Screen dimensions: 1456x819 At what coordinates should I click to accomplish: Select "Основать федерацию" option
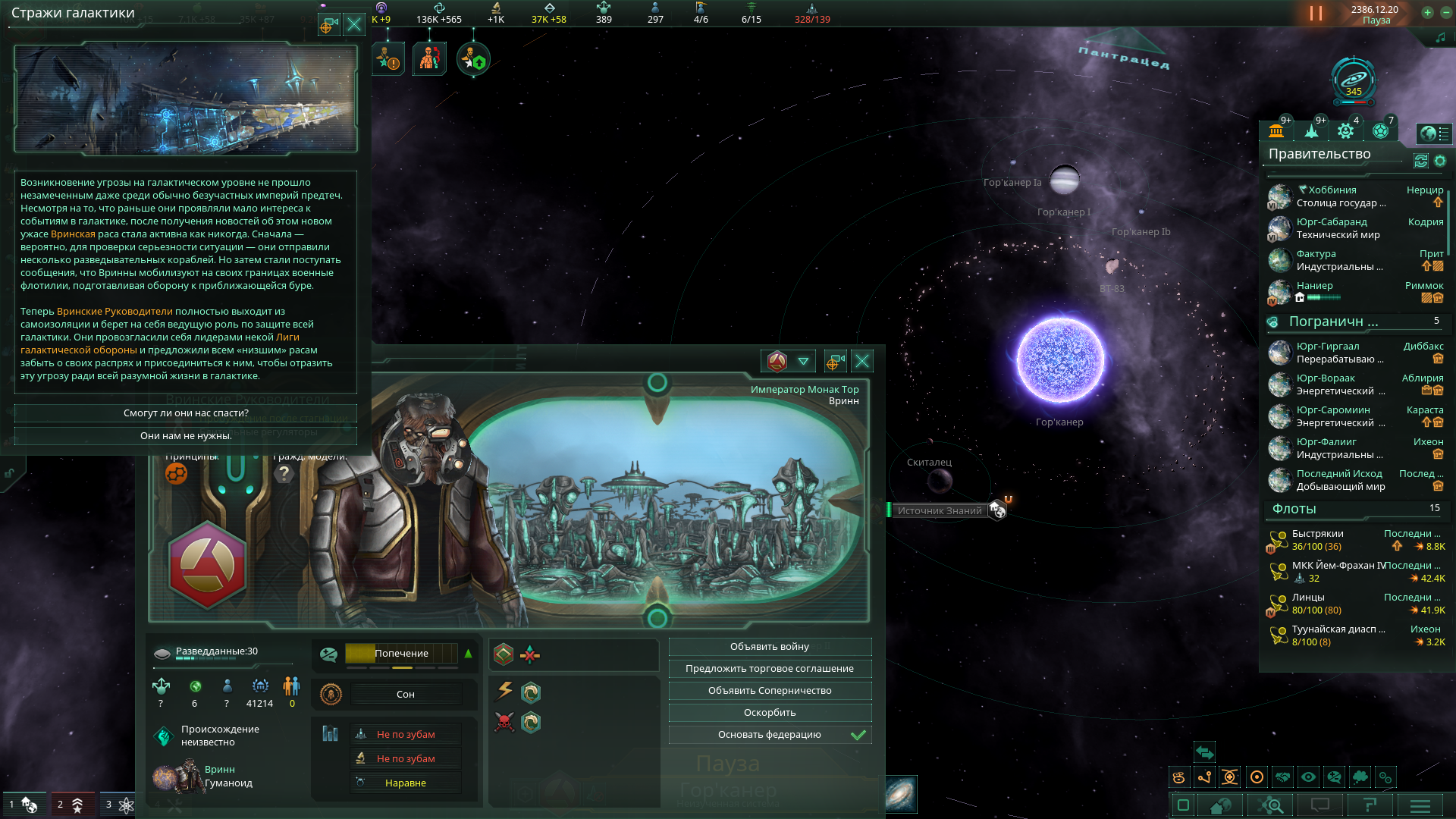coord(770,735)
